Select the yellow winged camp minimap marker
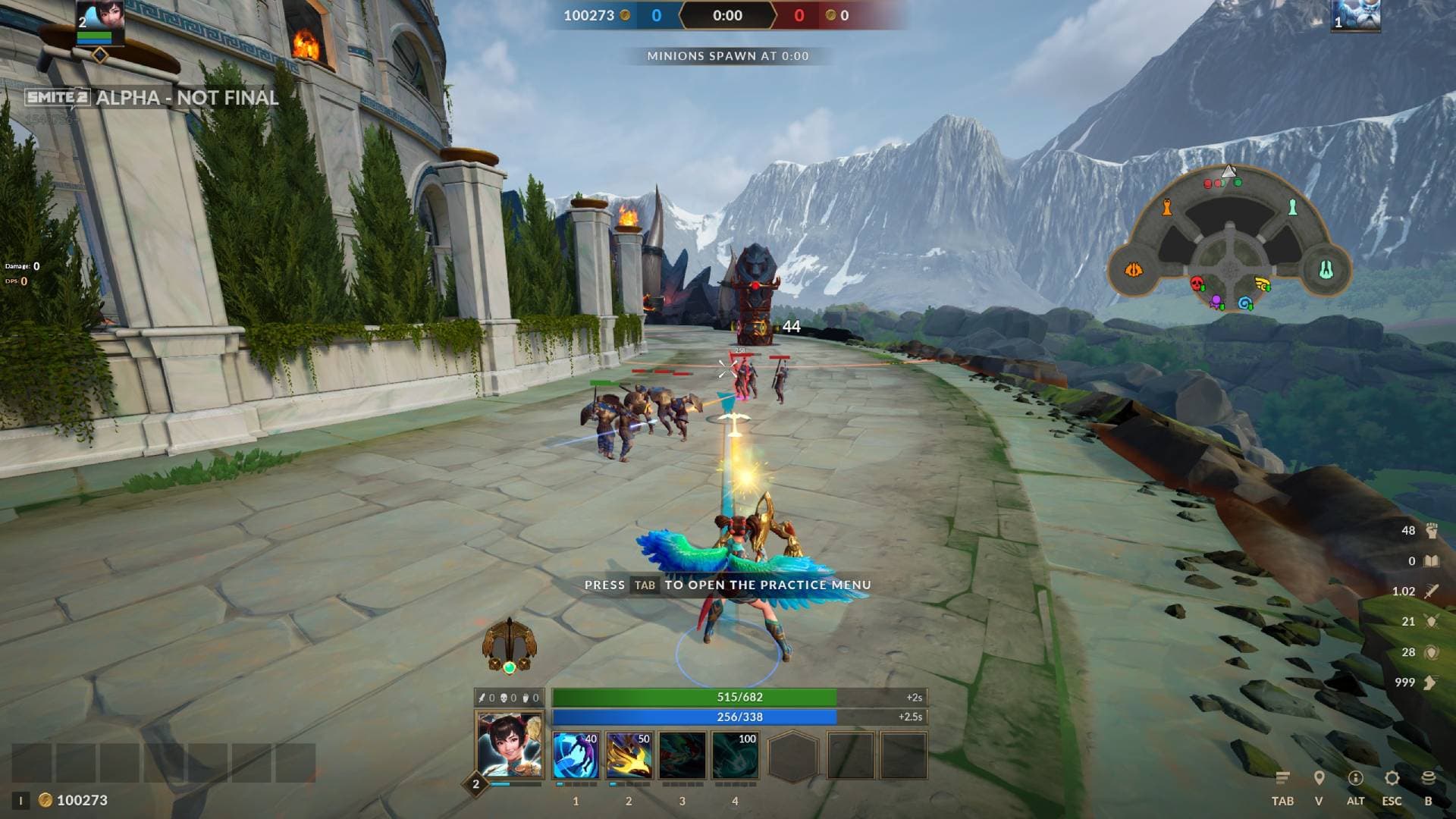Screen dimensions: 1456x819 point(1263,285)
